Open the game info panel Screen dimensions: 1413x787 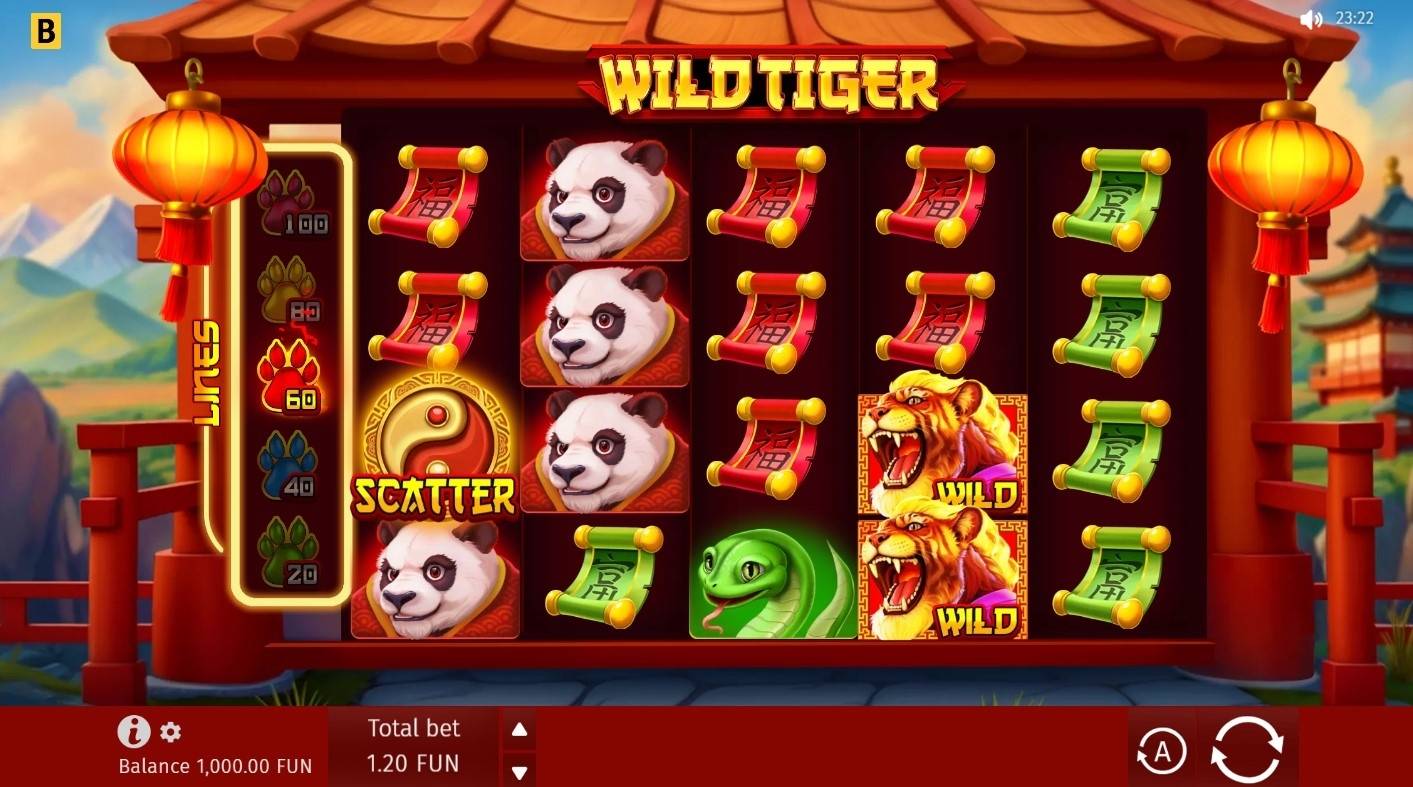point(133,732)
